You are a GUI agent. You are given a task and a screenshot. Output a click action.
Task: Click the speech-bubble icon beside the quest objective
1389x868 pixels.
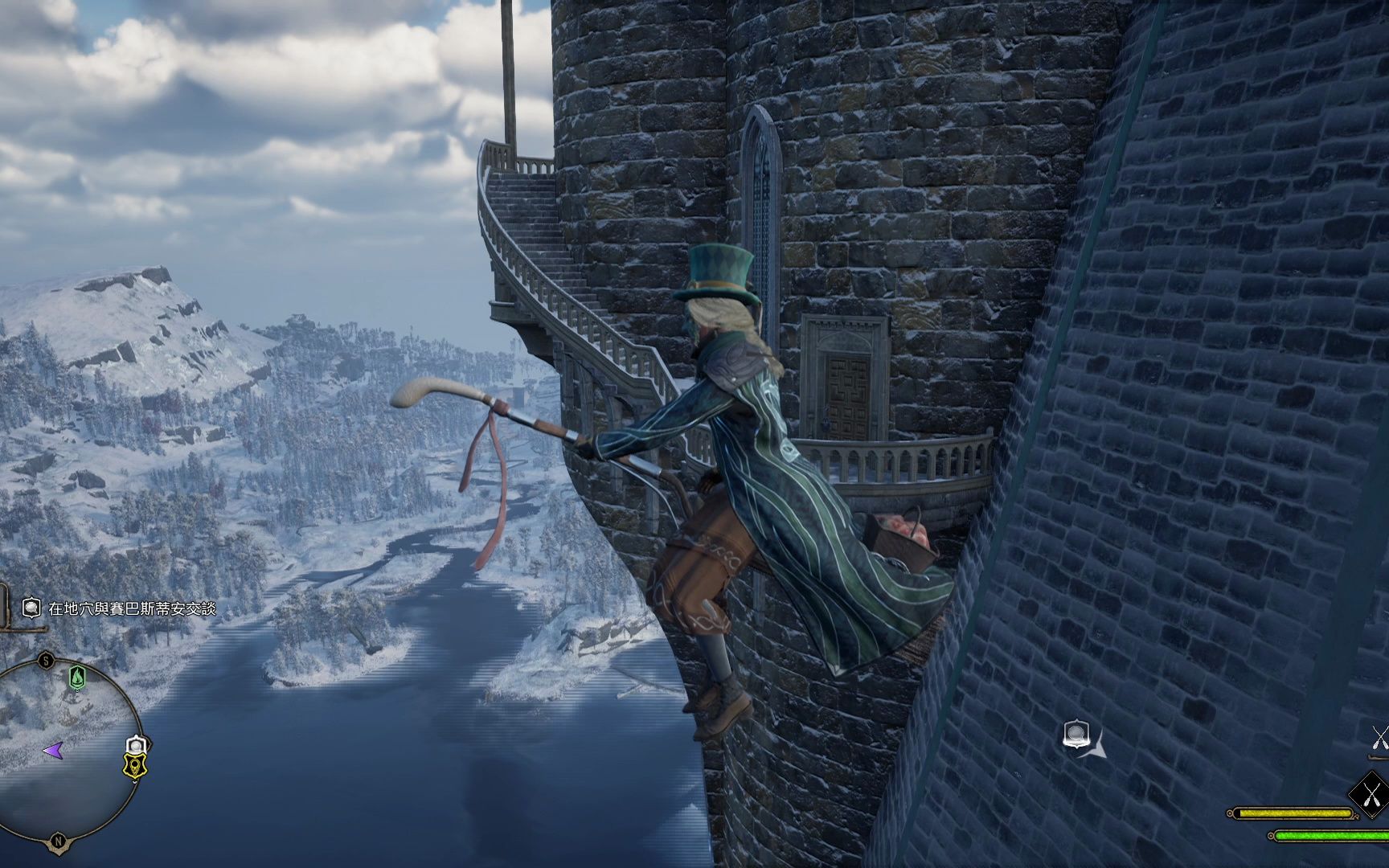click(31, 608)
